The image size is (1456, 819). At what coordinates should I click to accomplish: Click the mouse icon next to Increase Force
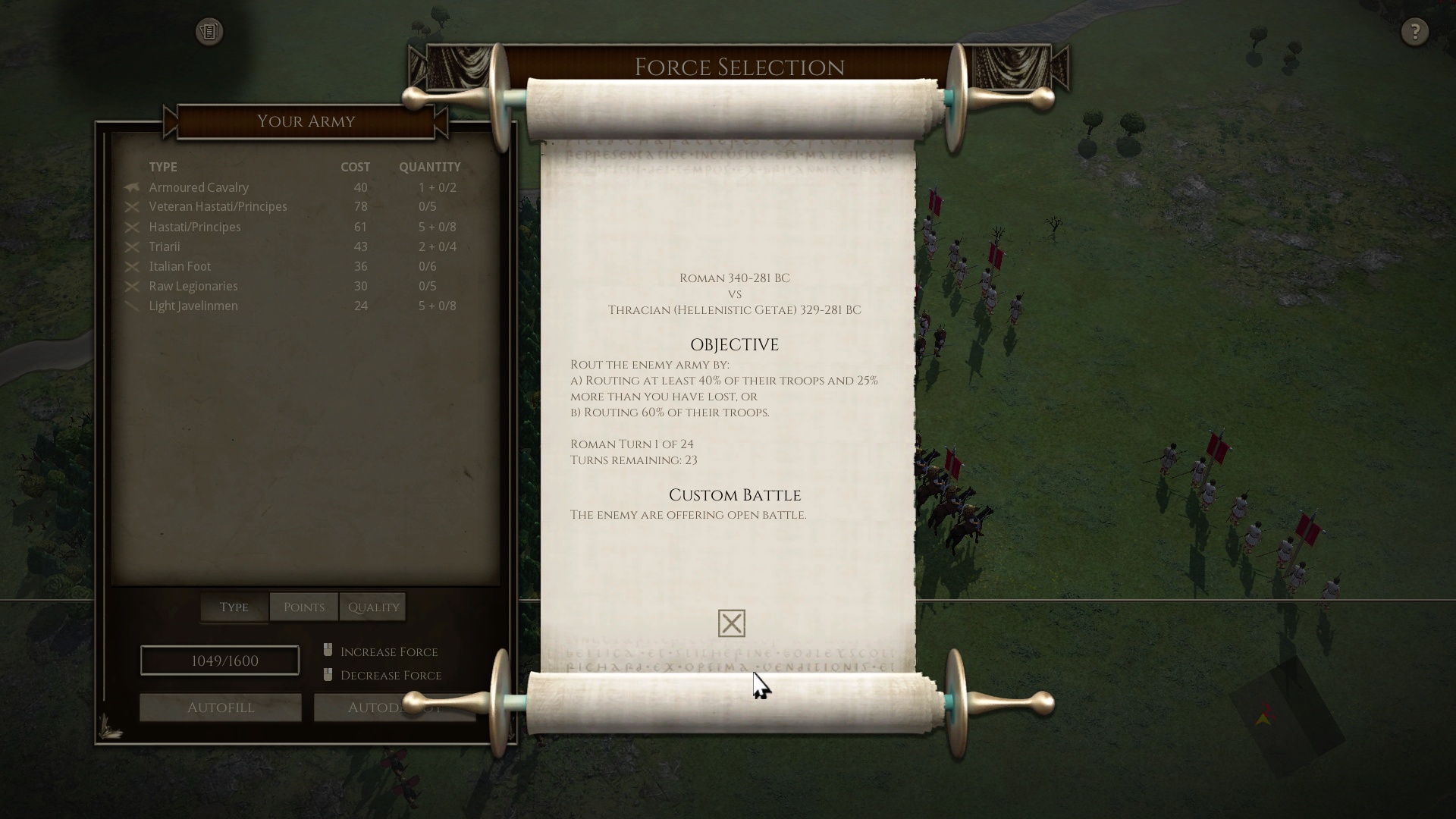coord(328,649)
